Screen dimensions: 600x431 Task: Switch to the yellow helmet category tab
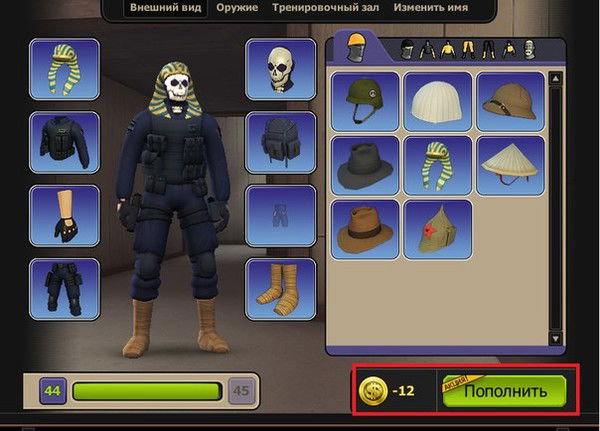coord(357,47)
